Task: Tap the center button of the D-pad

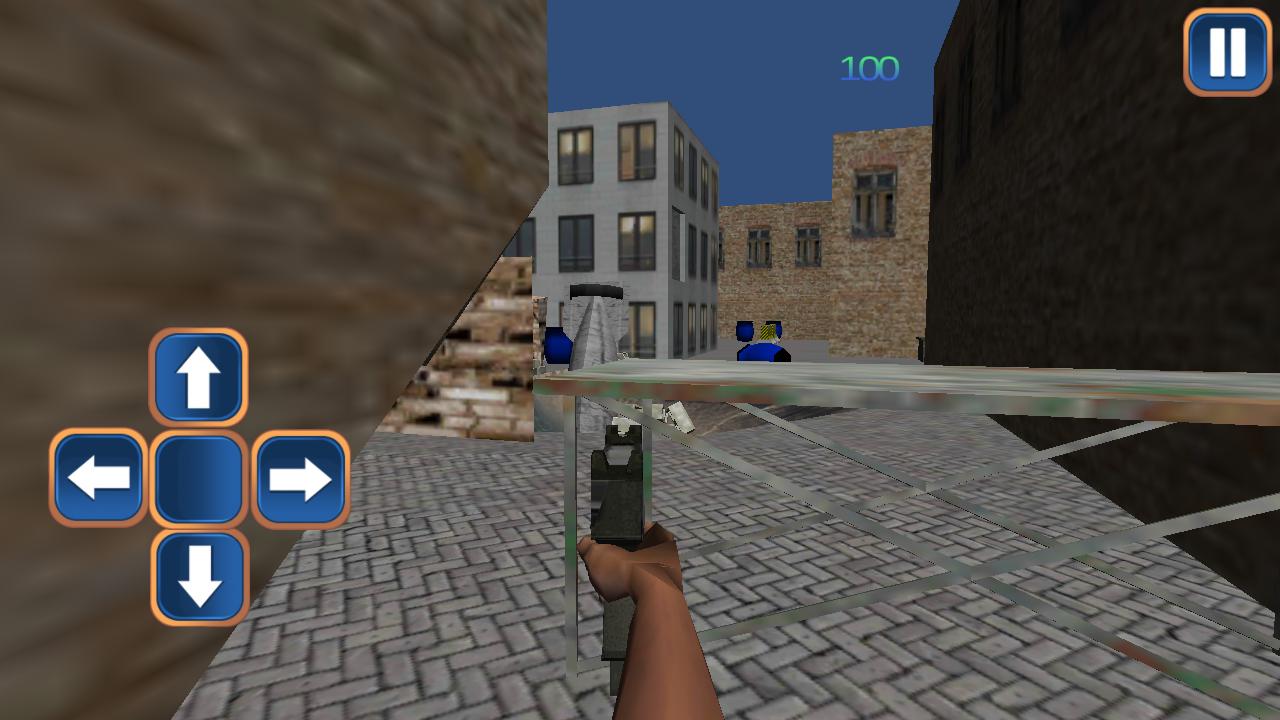Action: click(x=197, y=478)
